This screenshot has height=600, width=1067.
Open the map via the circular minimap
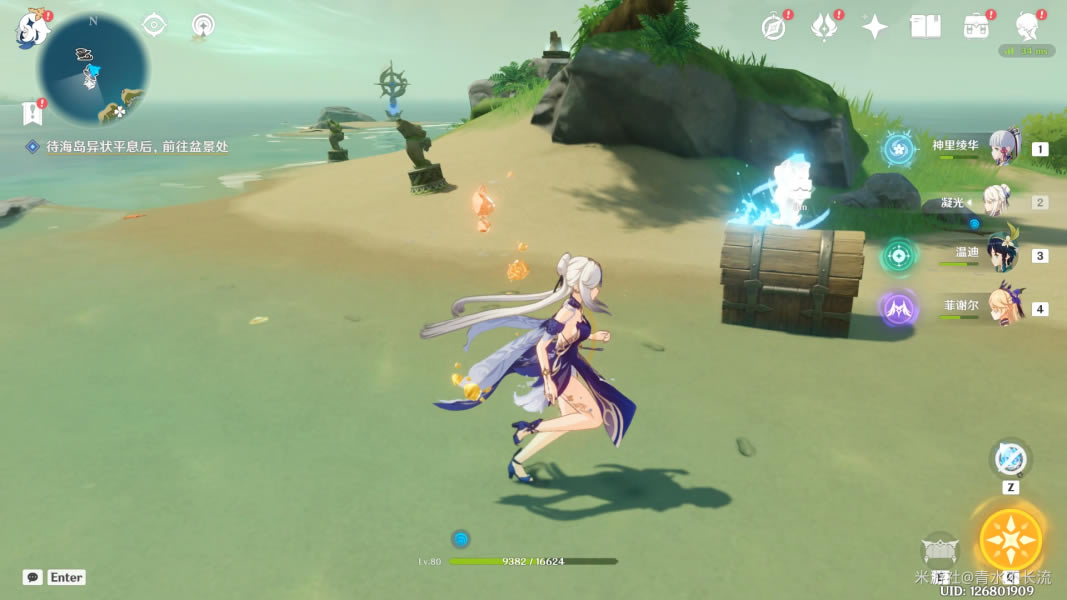click(93, 70)
